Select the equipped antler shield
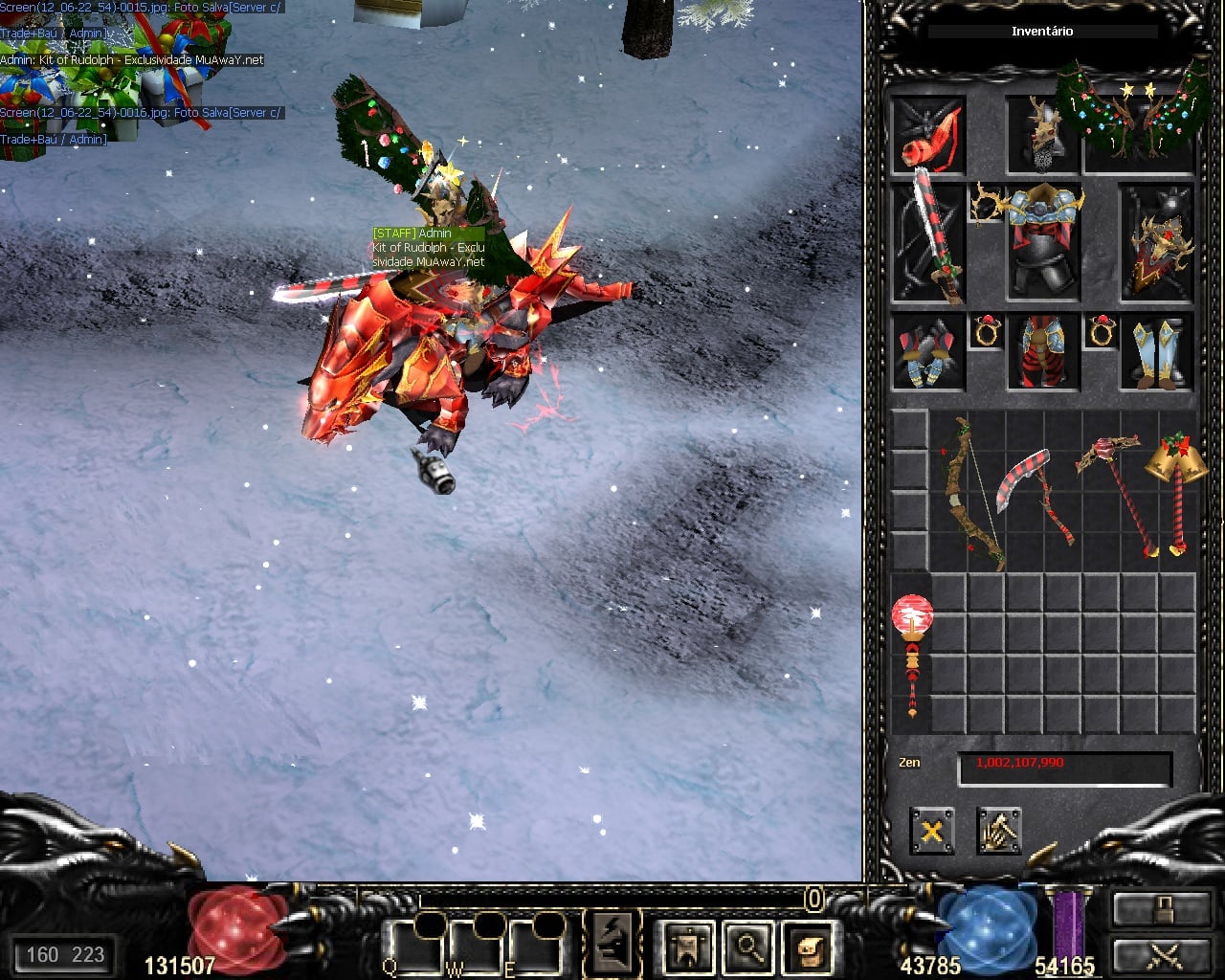1225x980 pixels. pos(1157,243)
